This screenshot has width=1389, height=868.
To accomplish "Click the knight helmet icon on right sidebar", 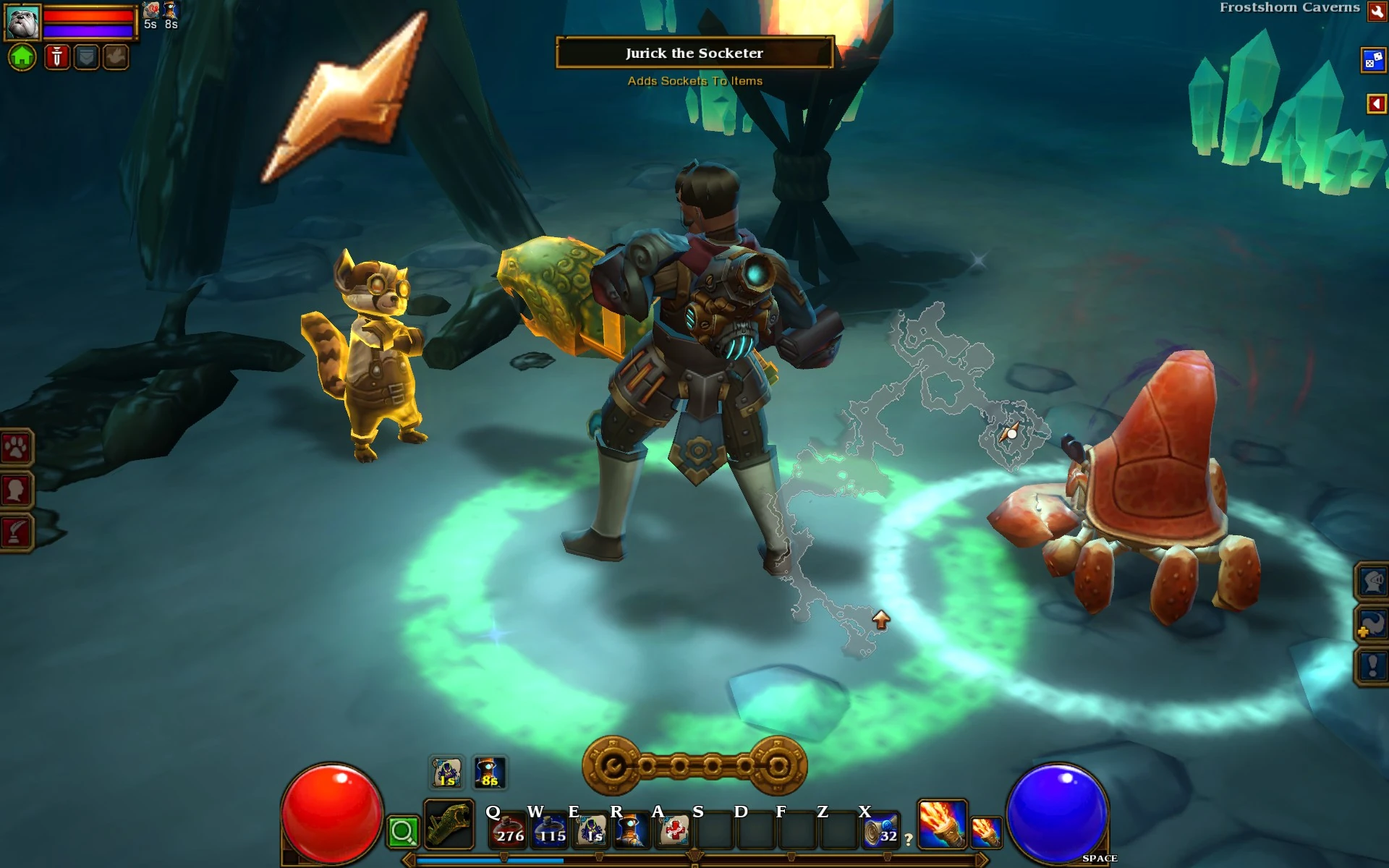I will coord(1373,582).
